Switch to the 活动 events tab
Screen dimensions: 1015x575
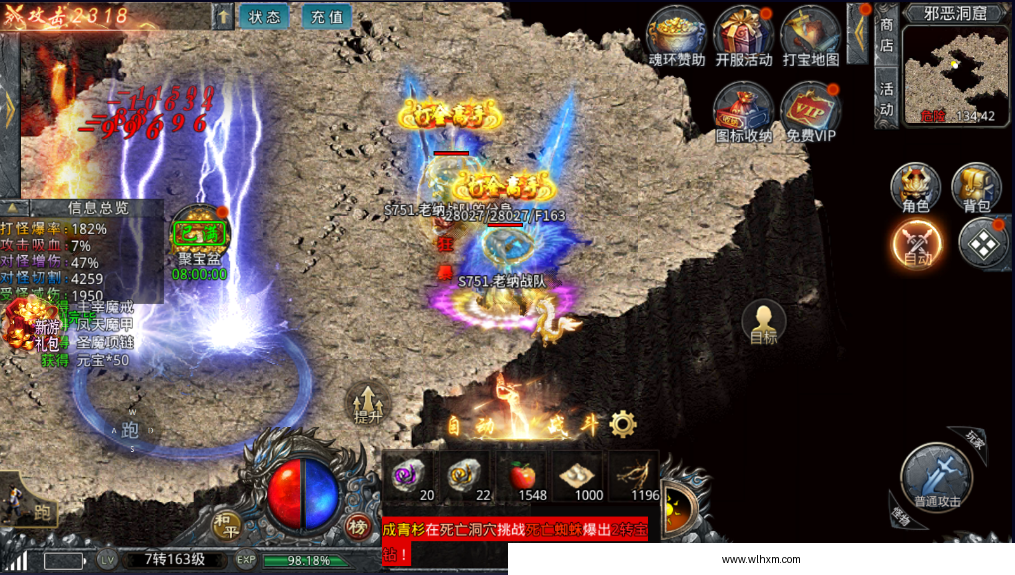pyautogui.click(x=886, y=98)
